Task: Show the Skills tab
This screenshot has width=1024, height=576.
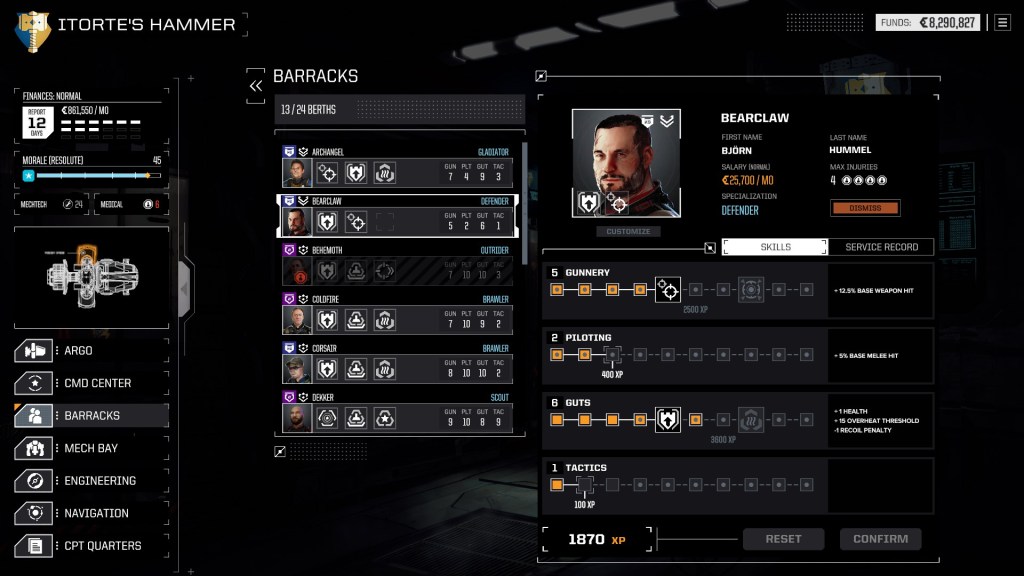Action: (x=775, y=247)
